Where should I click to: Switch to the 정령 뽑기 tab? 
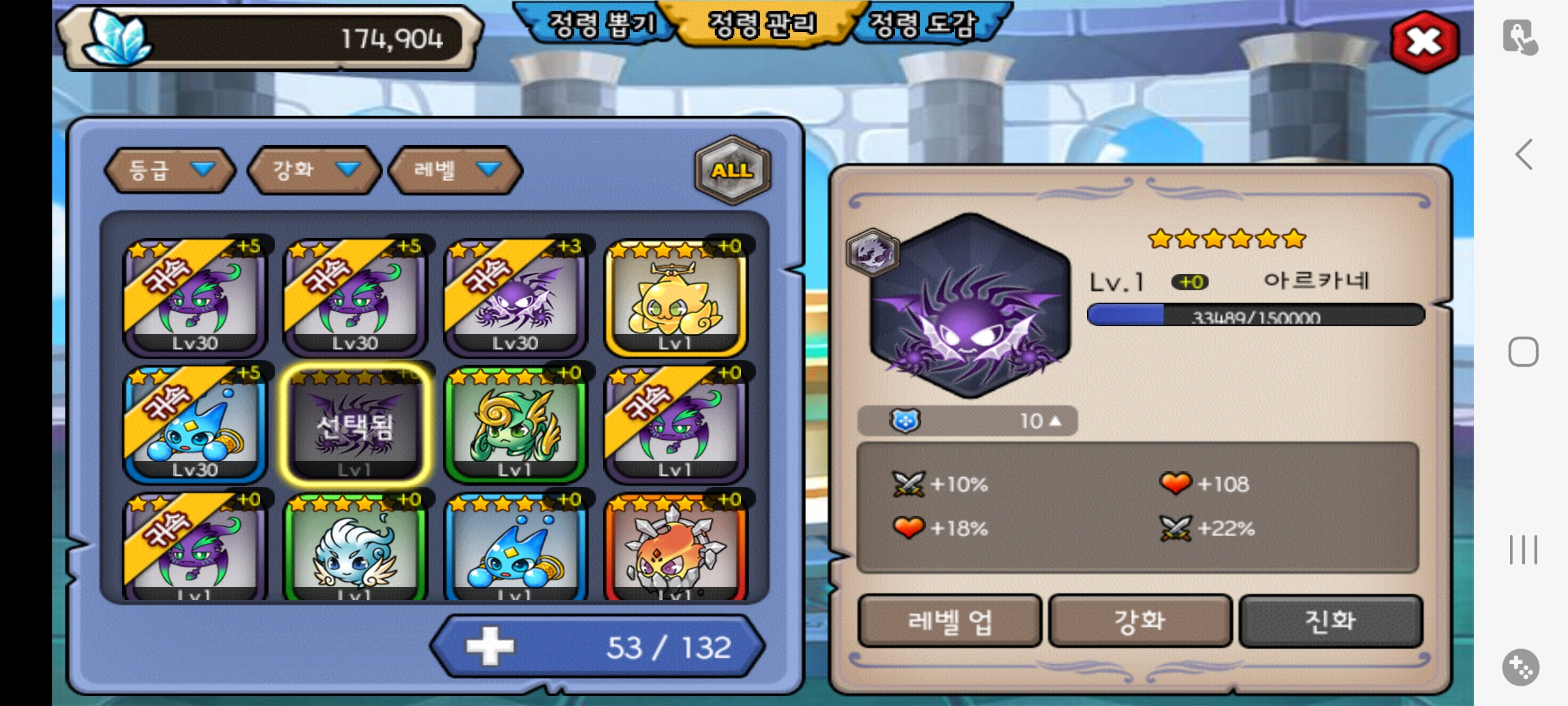coord(600,25)
